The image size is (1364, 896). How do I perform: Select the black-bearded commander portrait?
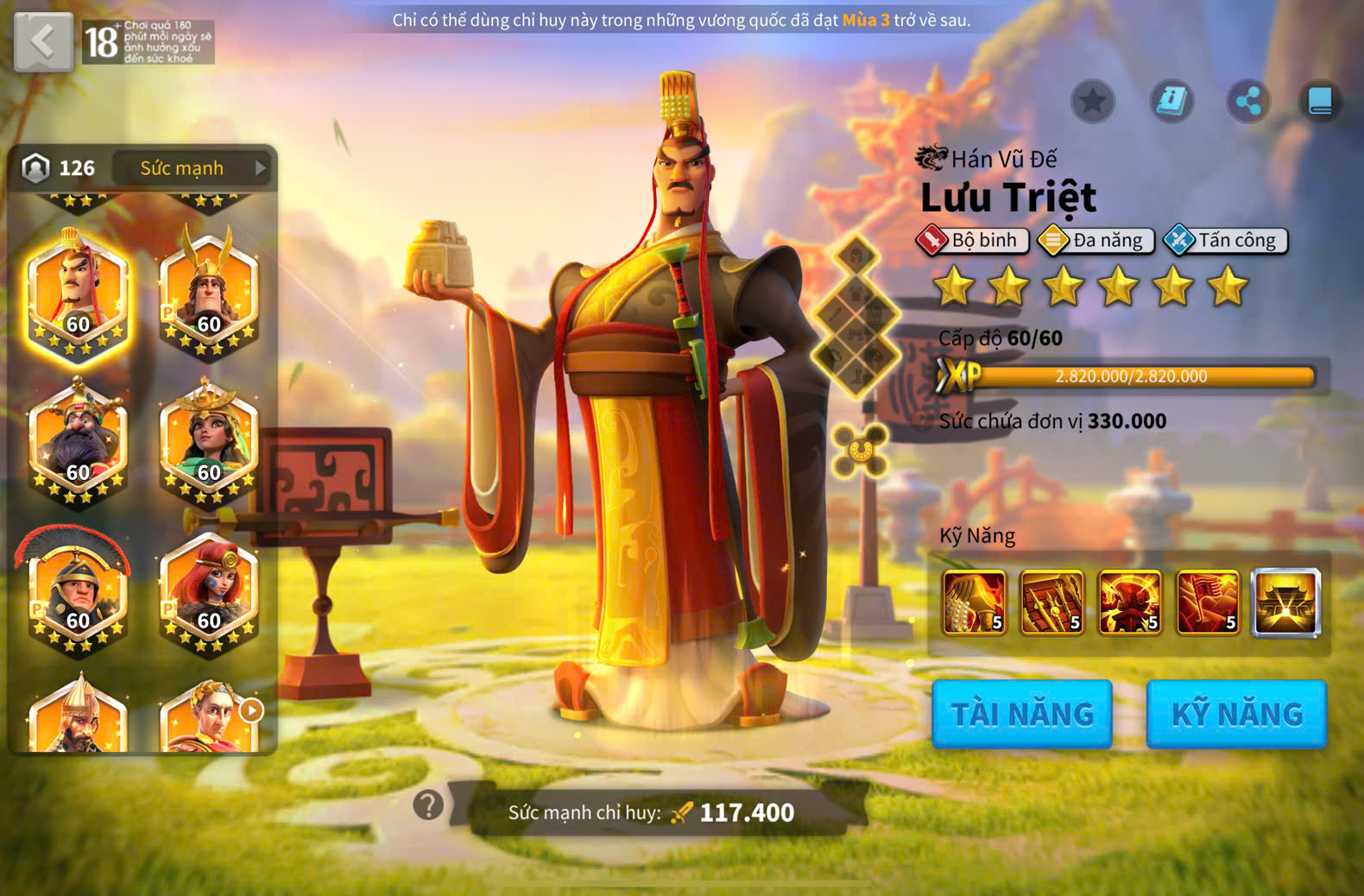(x=78, y=442)
